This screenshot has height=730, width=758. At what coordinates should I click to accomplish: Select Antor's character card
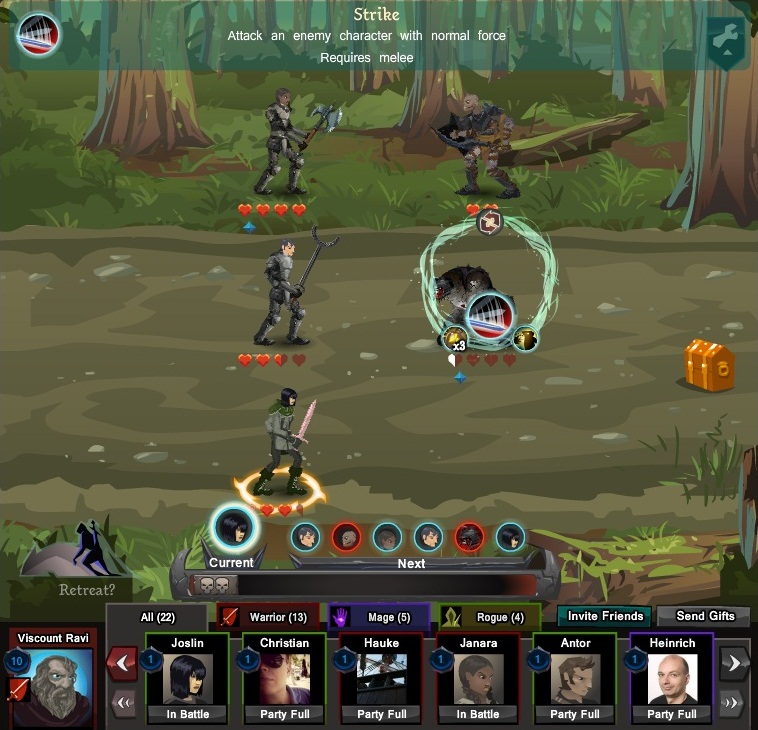(576, 678)
